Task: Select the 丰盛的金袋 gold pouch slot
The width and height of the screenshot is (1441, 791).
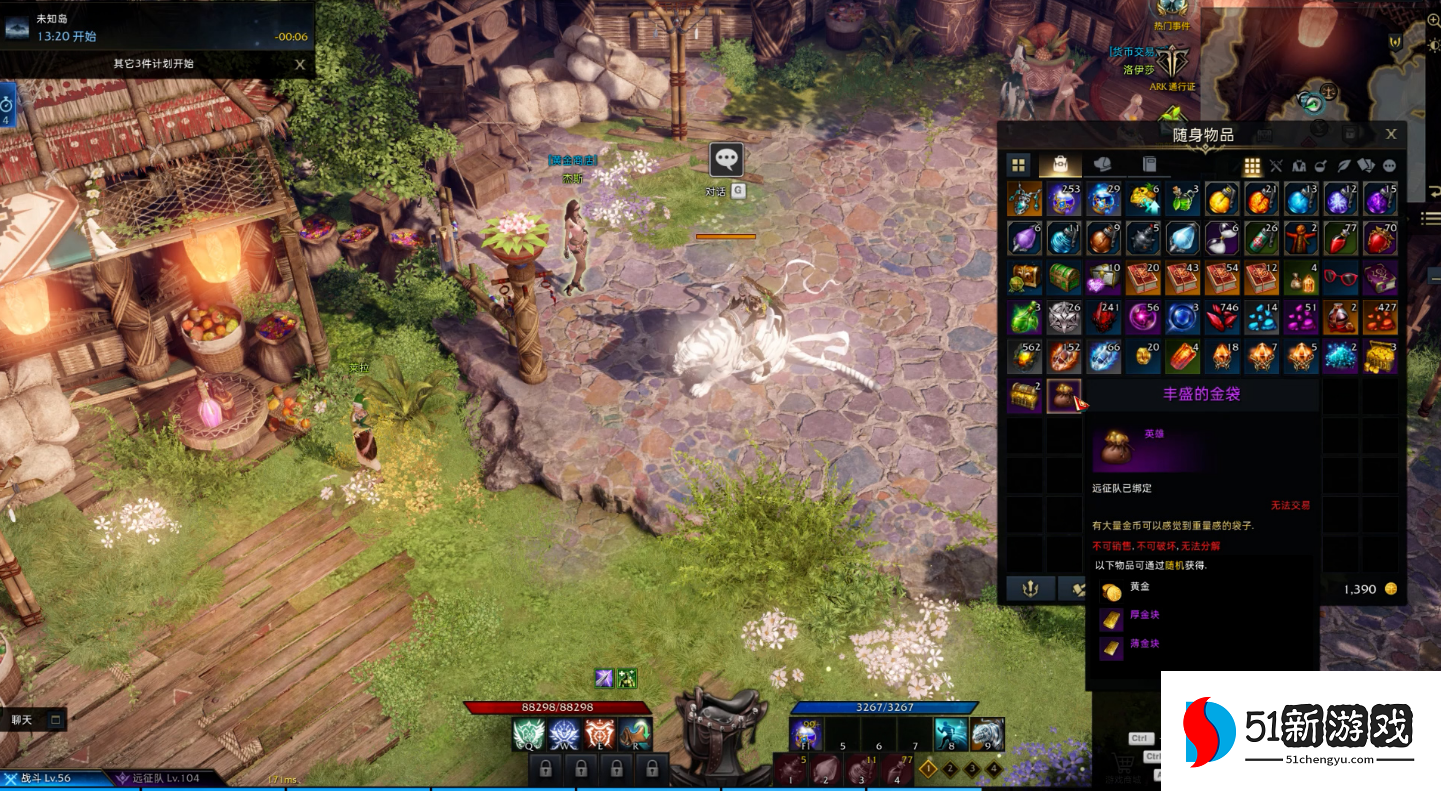Action: pyautogui.click(x=1064, y=396)
